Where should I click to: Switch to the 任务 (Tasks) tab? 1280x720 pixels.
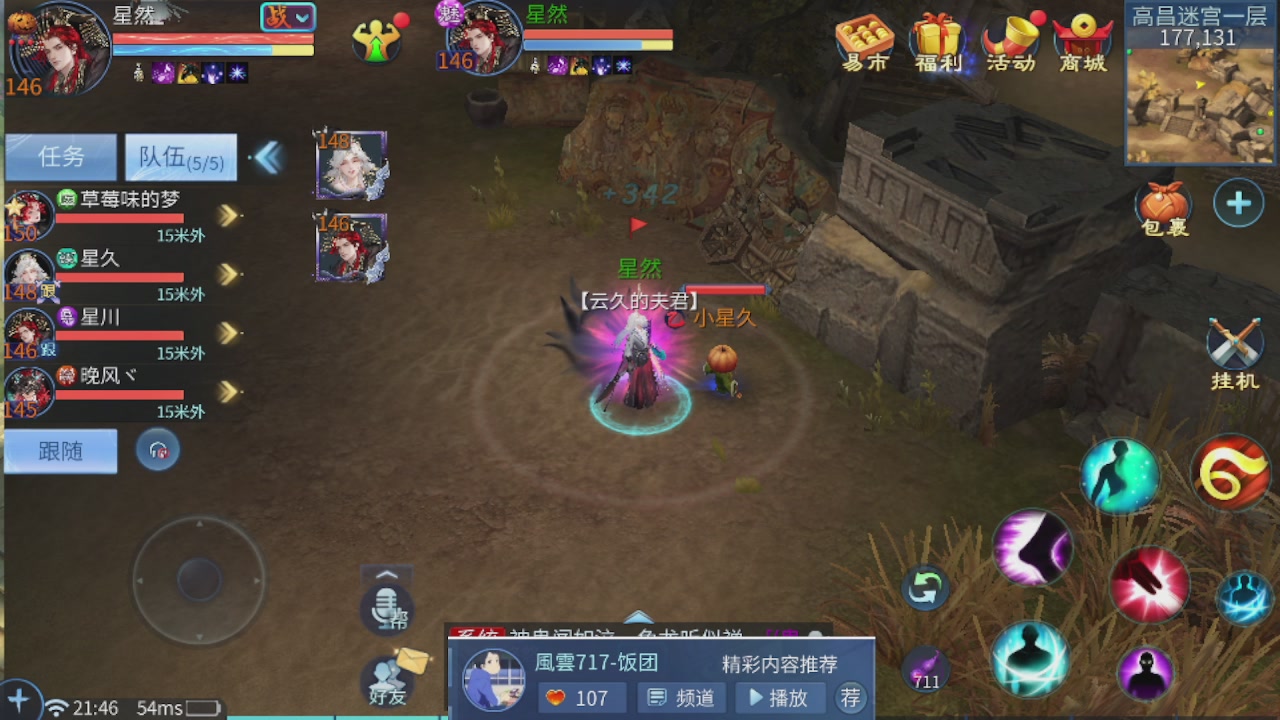(60, 157)
